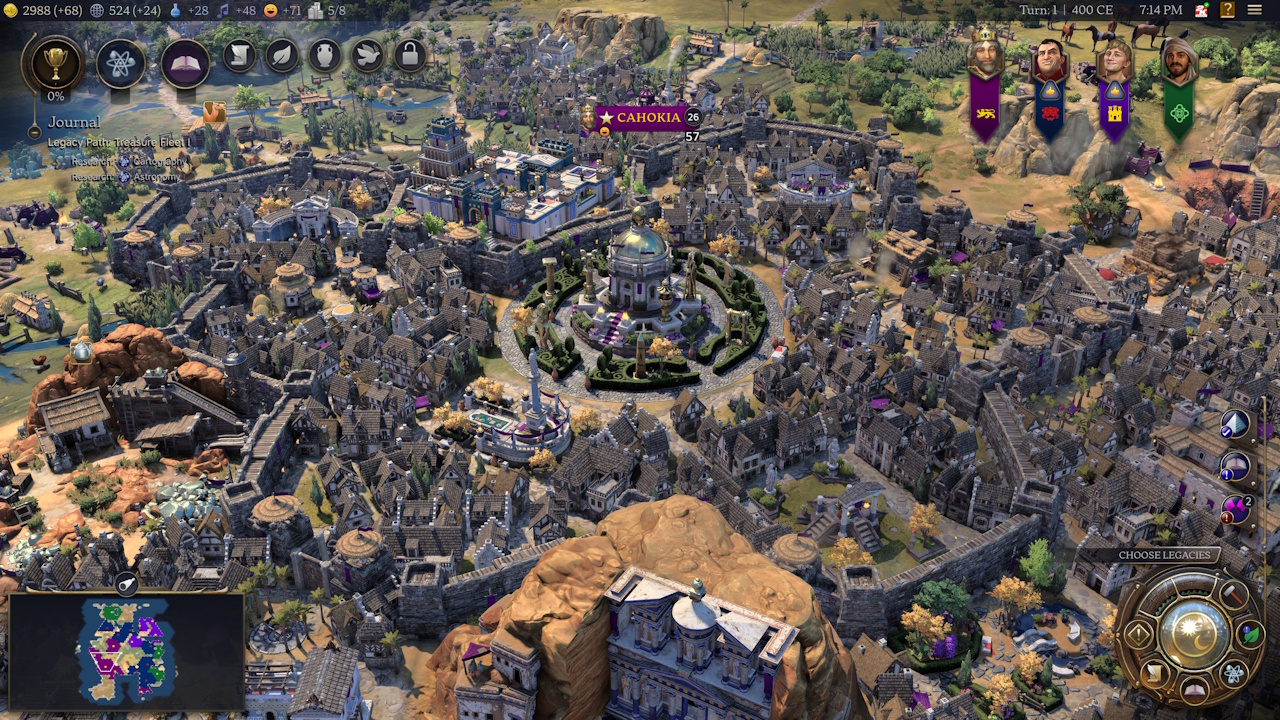Open the Cartography research link in the Journal

tap(157, 161)
